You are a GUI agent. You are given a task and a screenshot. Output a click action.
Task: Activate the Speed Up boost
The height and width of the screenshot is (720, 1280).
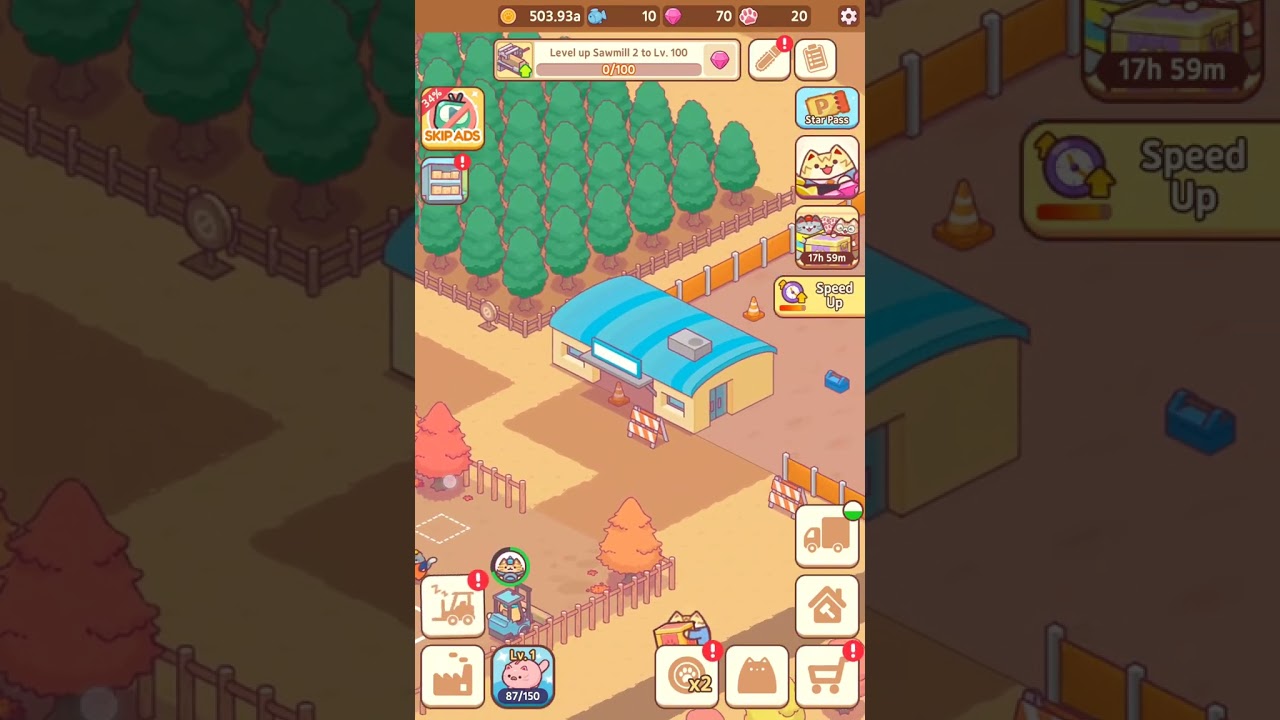820,296
